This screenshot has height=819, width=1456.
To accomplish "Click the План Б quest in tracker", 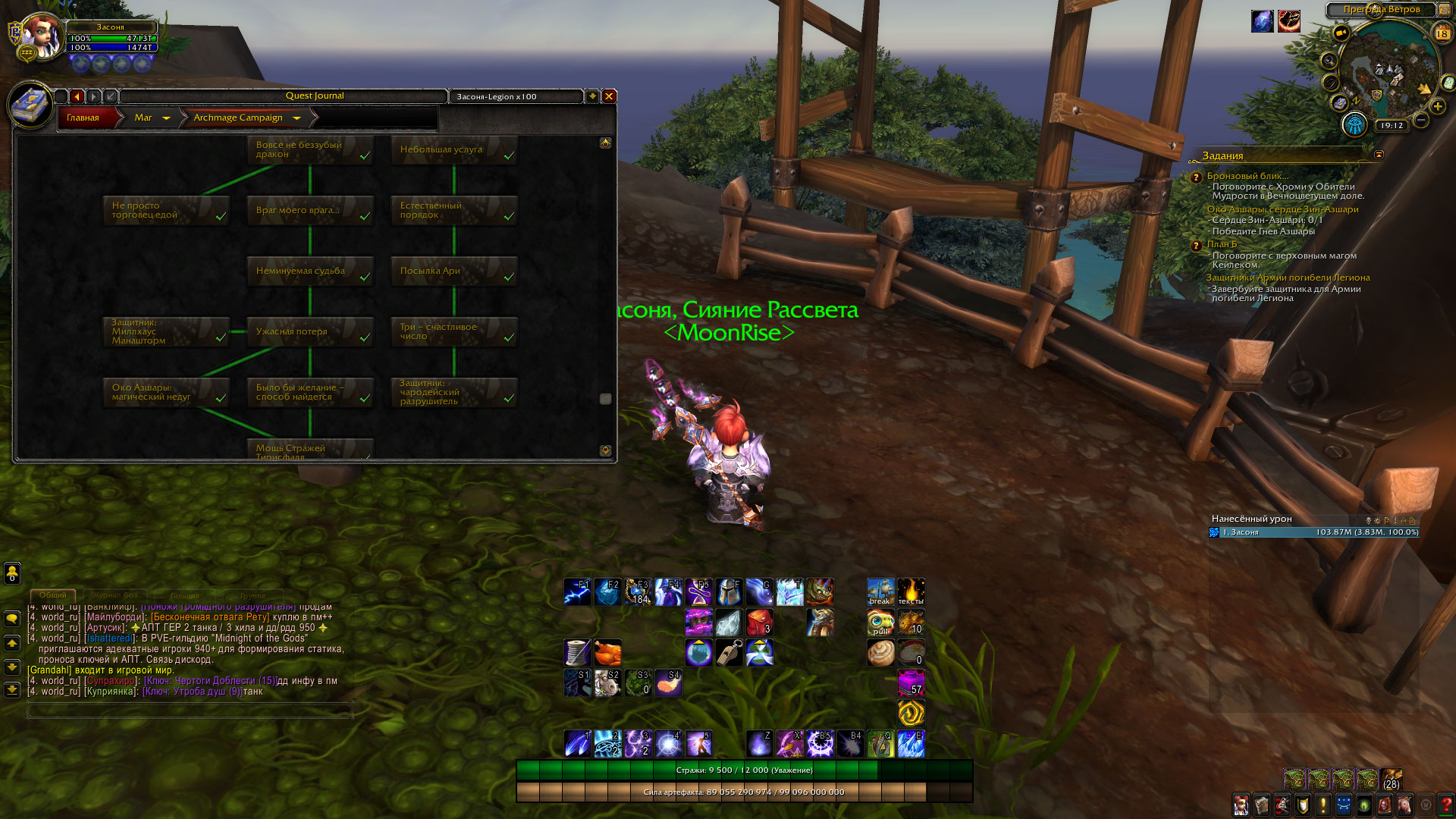I will pyautogui.click(x=1222, y=244).
